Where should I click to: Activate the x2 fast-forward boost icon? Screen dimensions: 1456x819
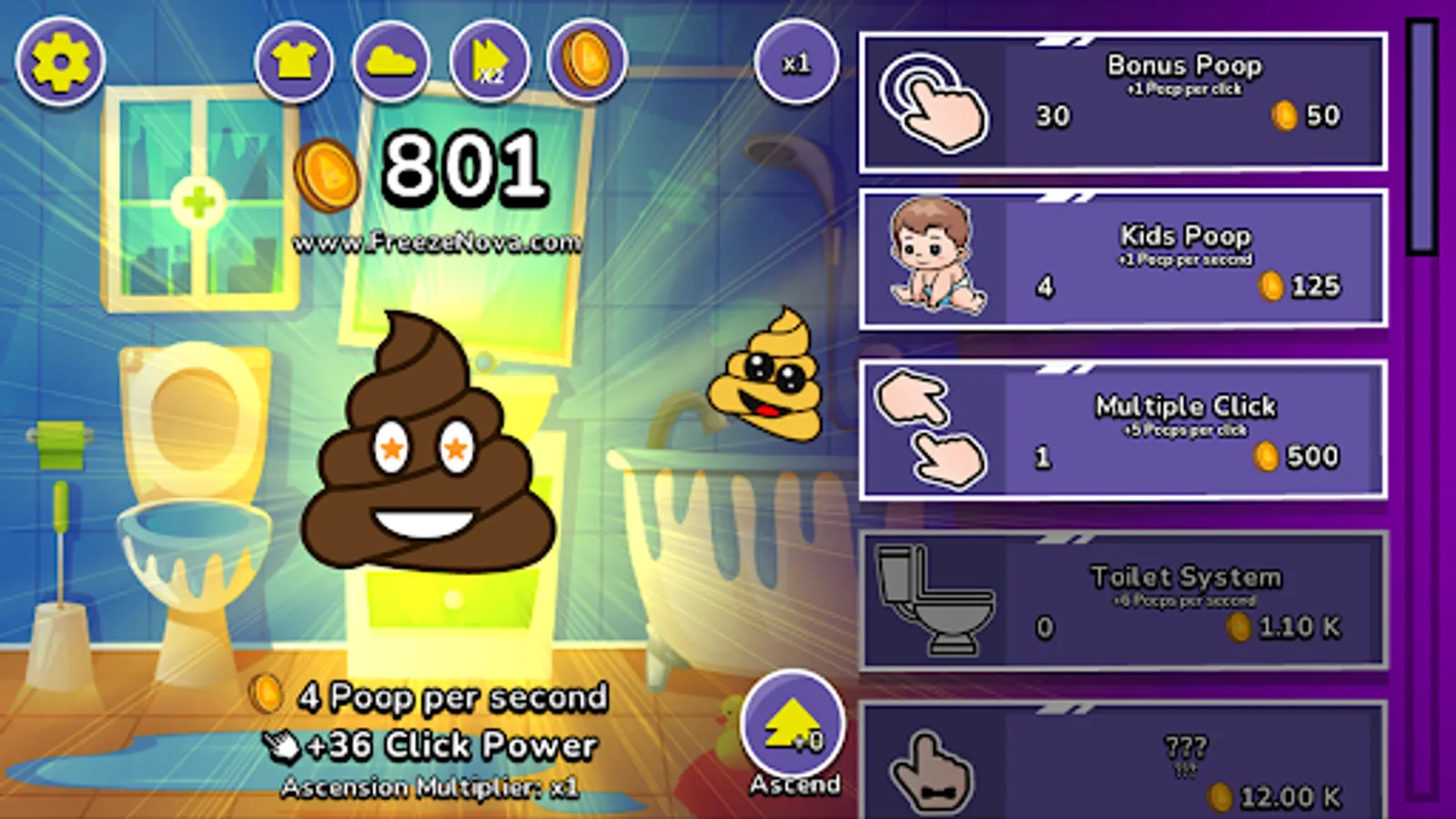pyautogui.click(x=489, y=62)
